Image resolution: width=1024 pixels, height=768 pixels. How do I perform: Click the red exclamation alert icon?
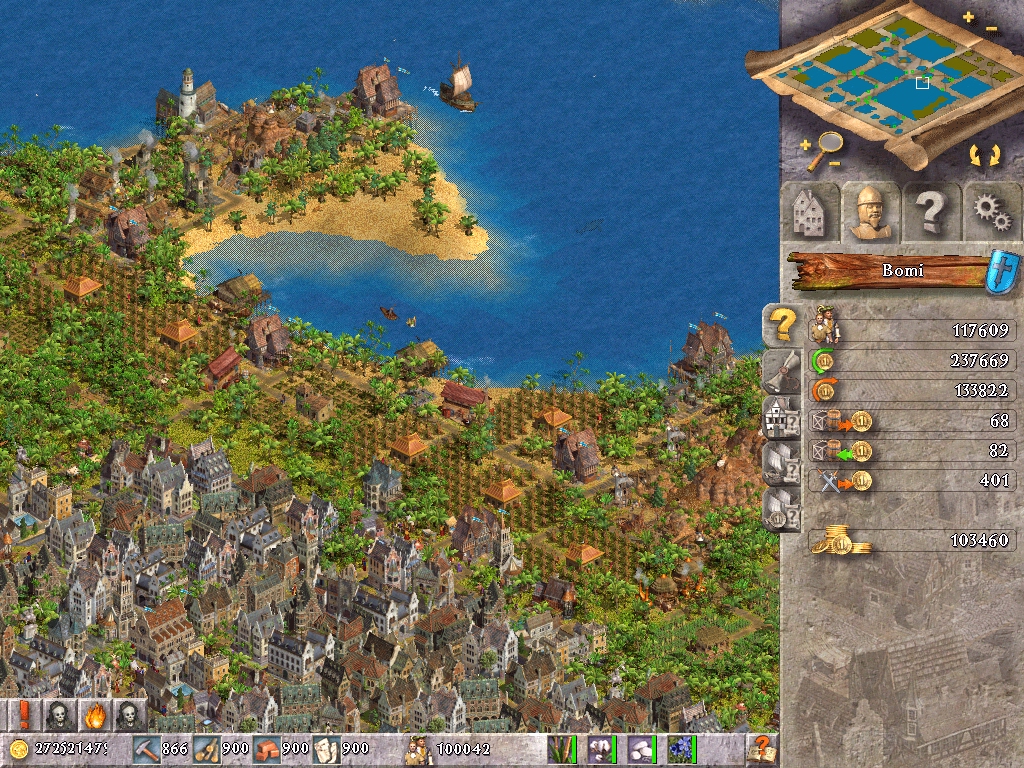point(22,715)
